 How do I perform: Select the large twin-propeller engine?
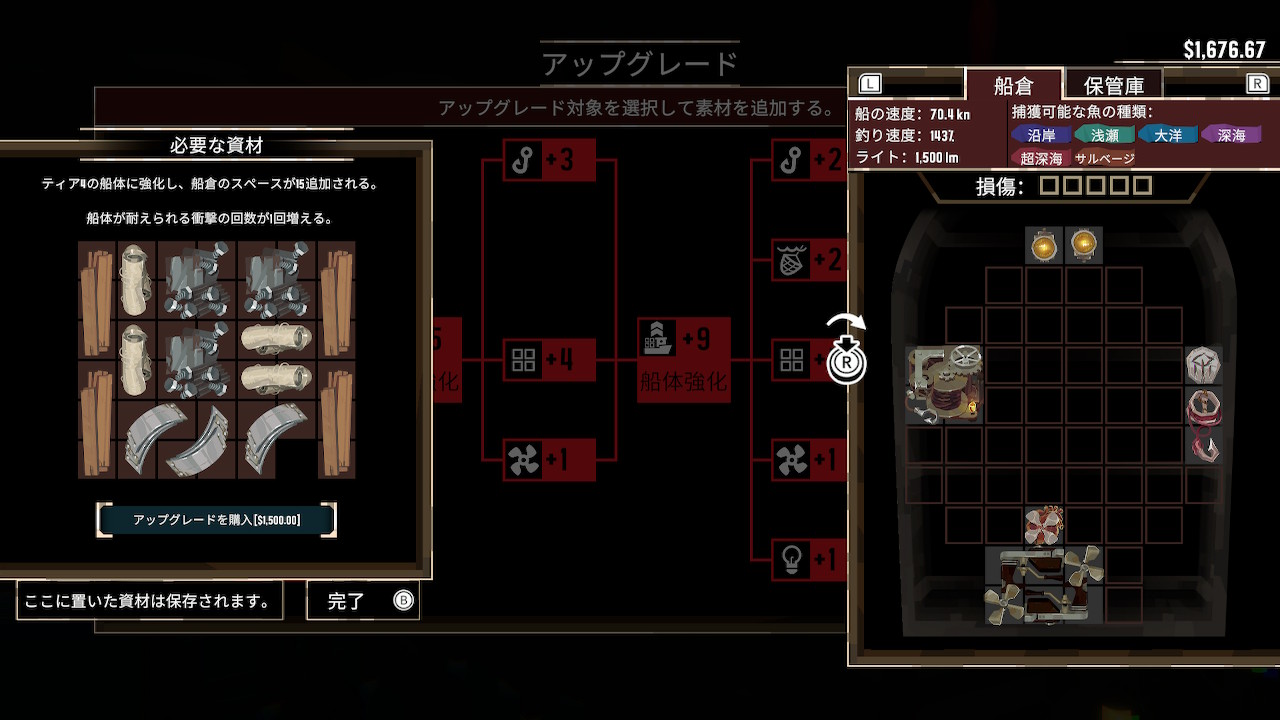[1044, 586]
